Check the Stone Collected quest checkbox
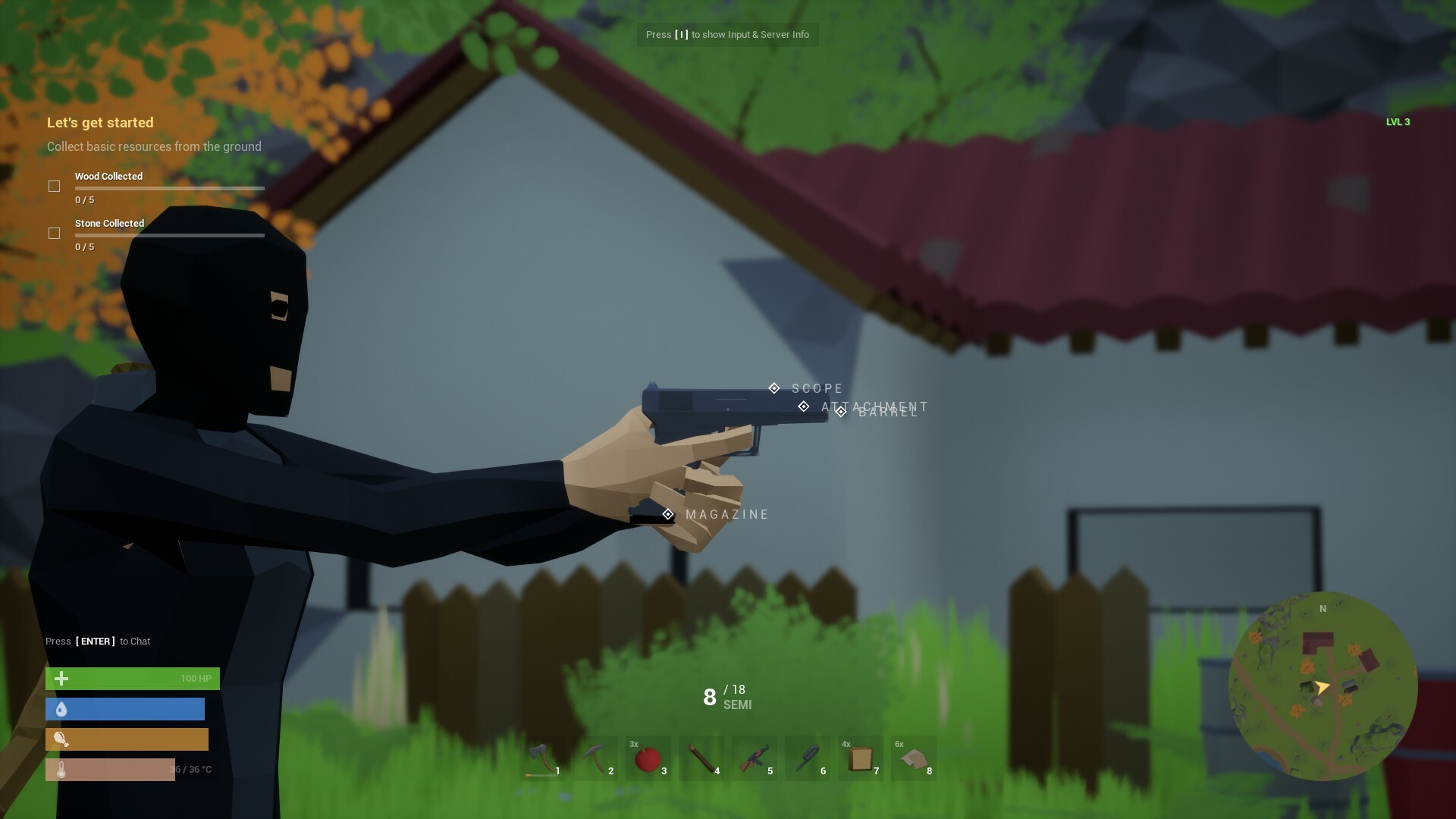The image size is (1456, 819). 54,234
